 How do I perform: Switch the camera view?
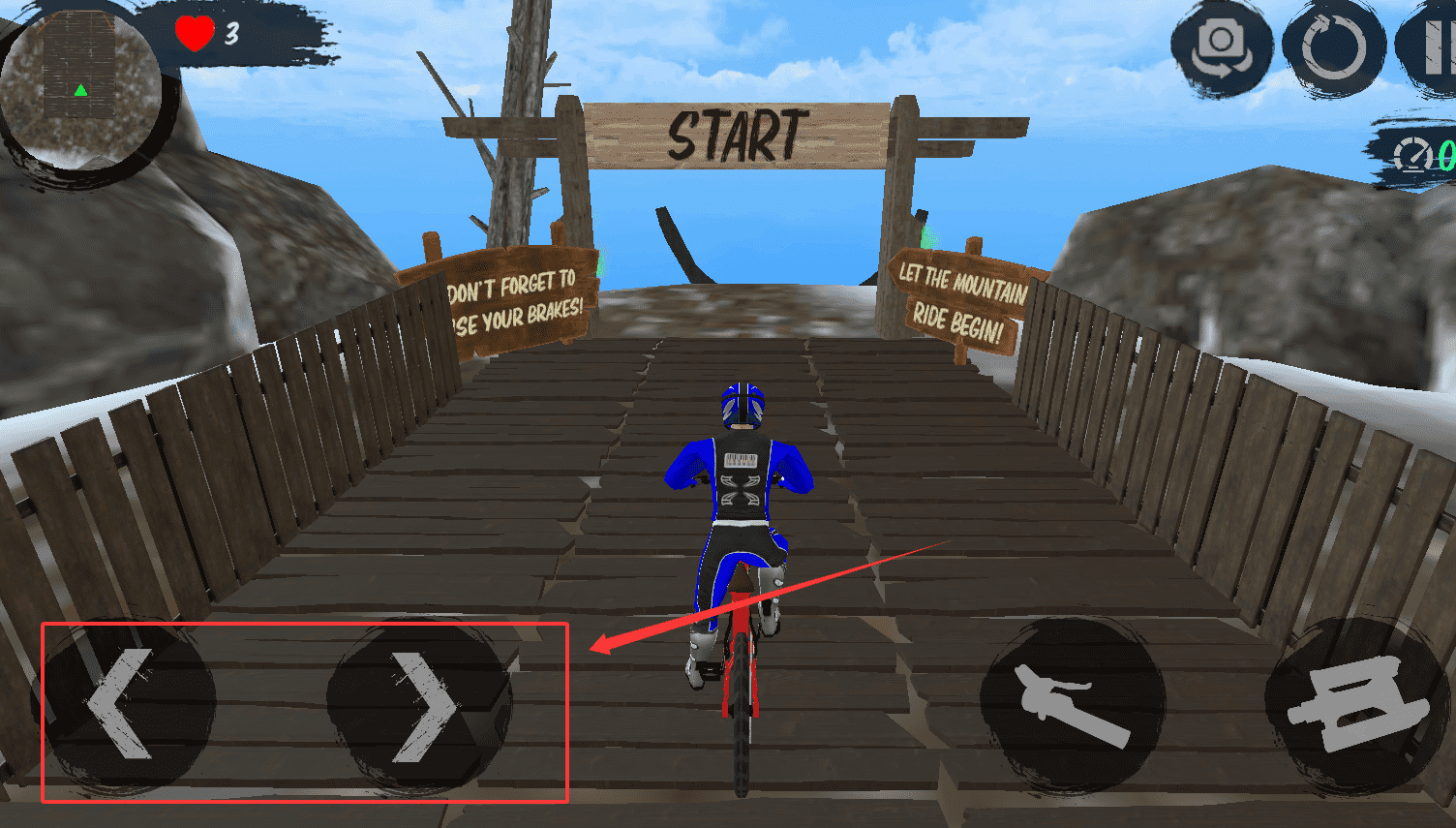(x=1221, y=46)
